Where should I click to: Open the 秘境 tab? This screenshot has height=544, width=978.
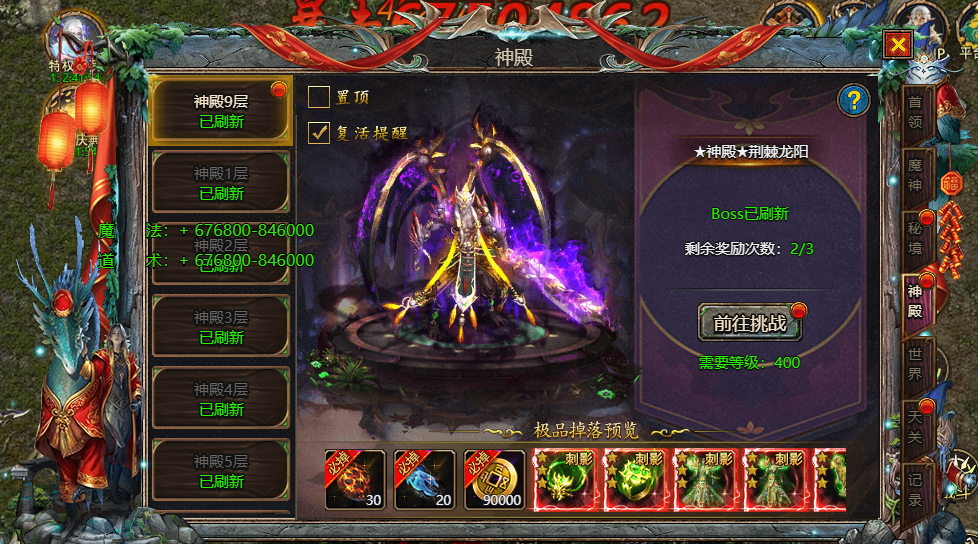pos(915,236)
